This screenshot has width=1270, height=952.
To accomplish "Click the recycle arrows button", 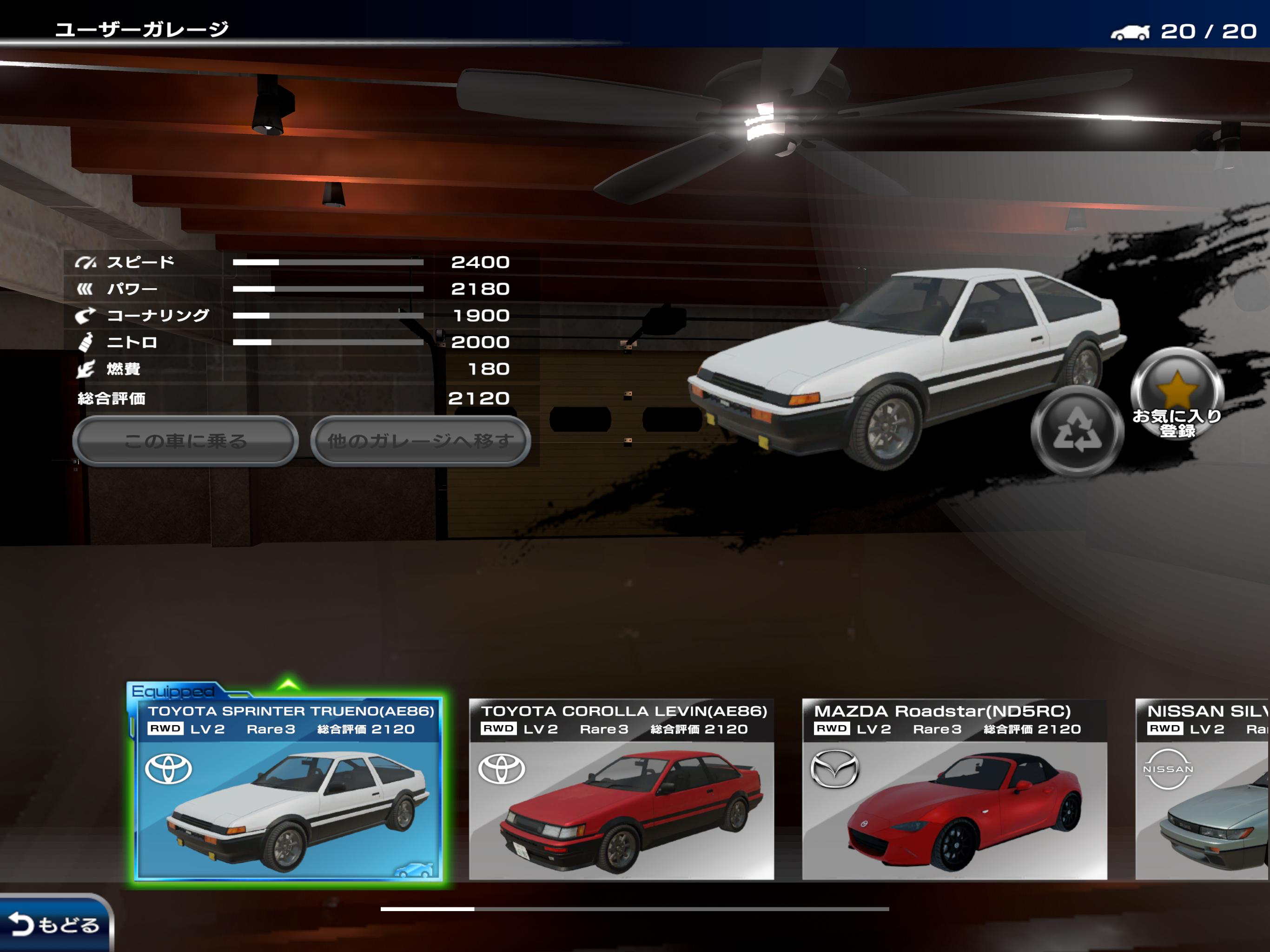I will tap(1077, 430).
